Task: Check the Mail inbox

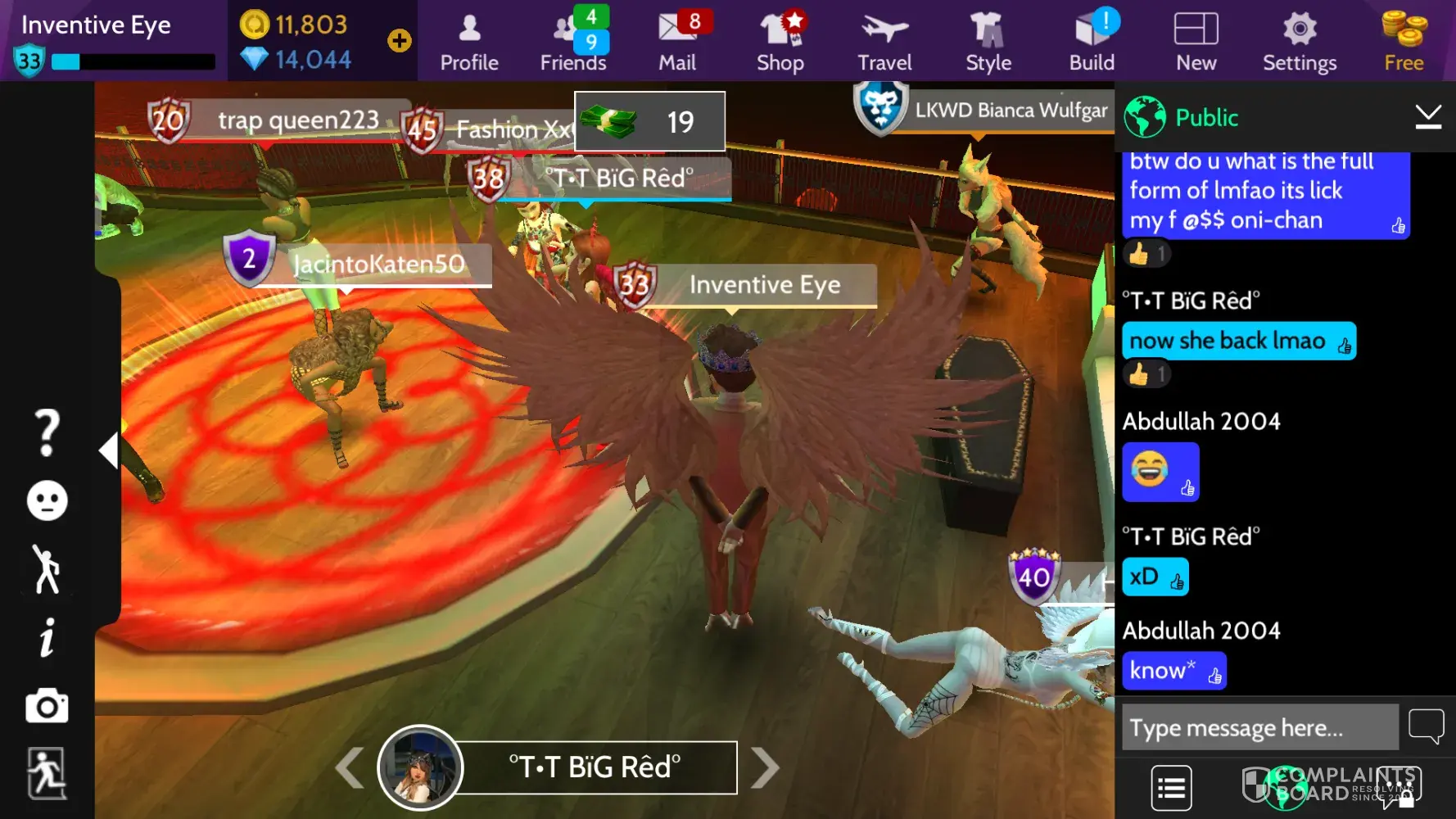Action: [x=677, y=42]
